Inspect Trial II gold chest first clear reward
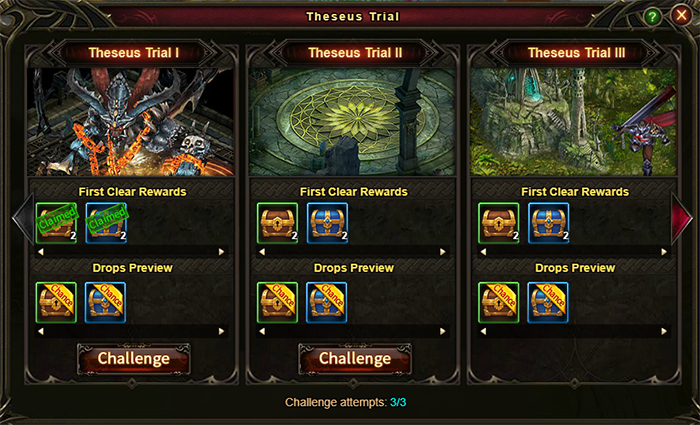Viewport: 700px width, 425px height. (x=277, y=223)
